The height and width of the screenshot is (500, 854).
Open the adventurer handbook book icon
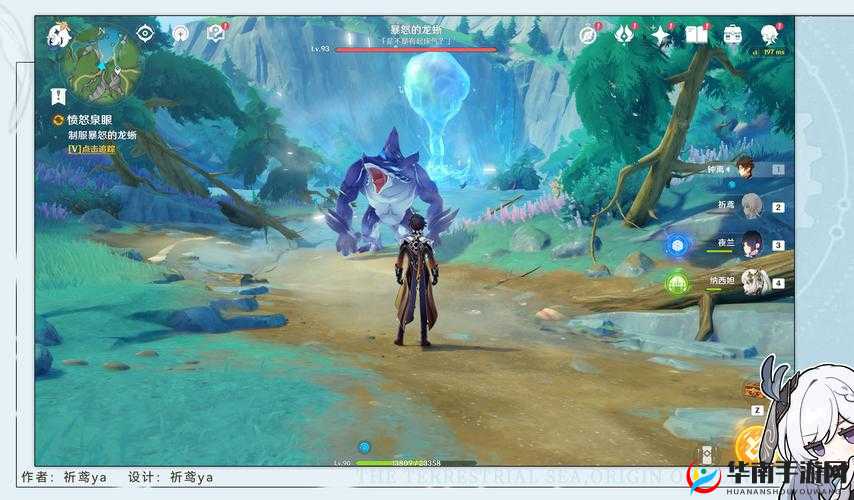click(x=696, y=35)
